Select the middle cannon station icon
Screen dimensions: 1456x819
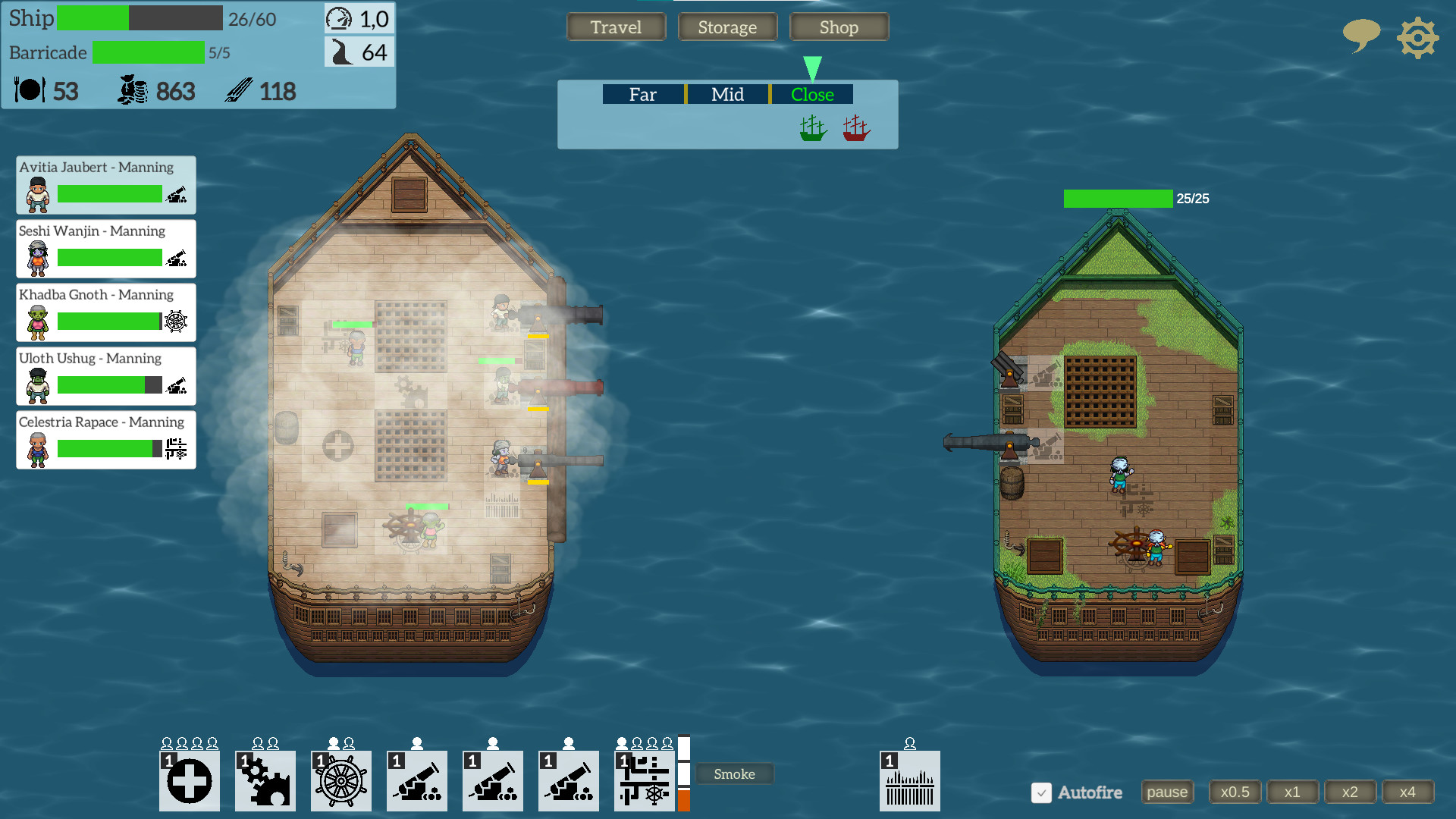(492, 780)
